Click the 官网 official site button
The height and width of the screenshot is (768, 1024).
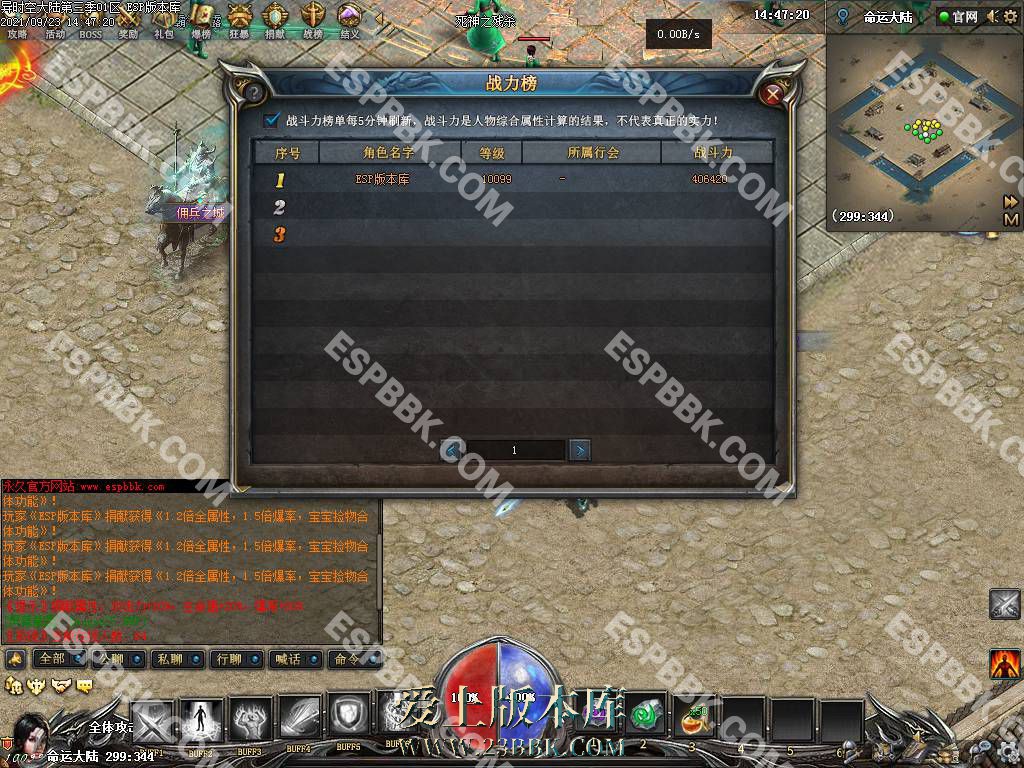(957, 16)
